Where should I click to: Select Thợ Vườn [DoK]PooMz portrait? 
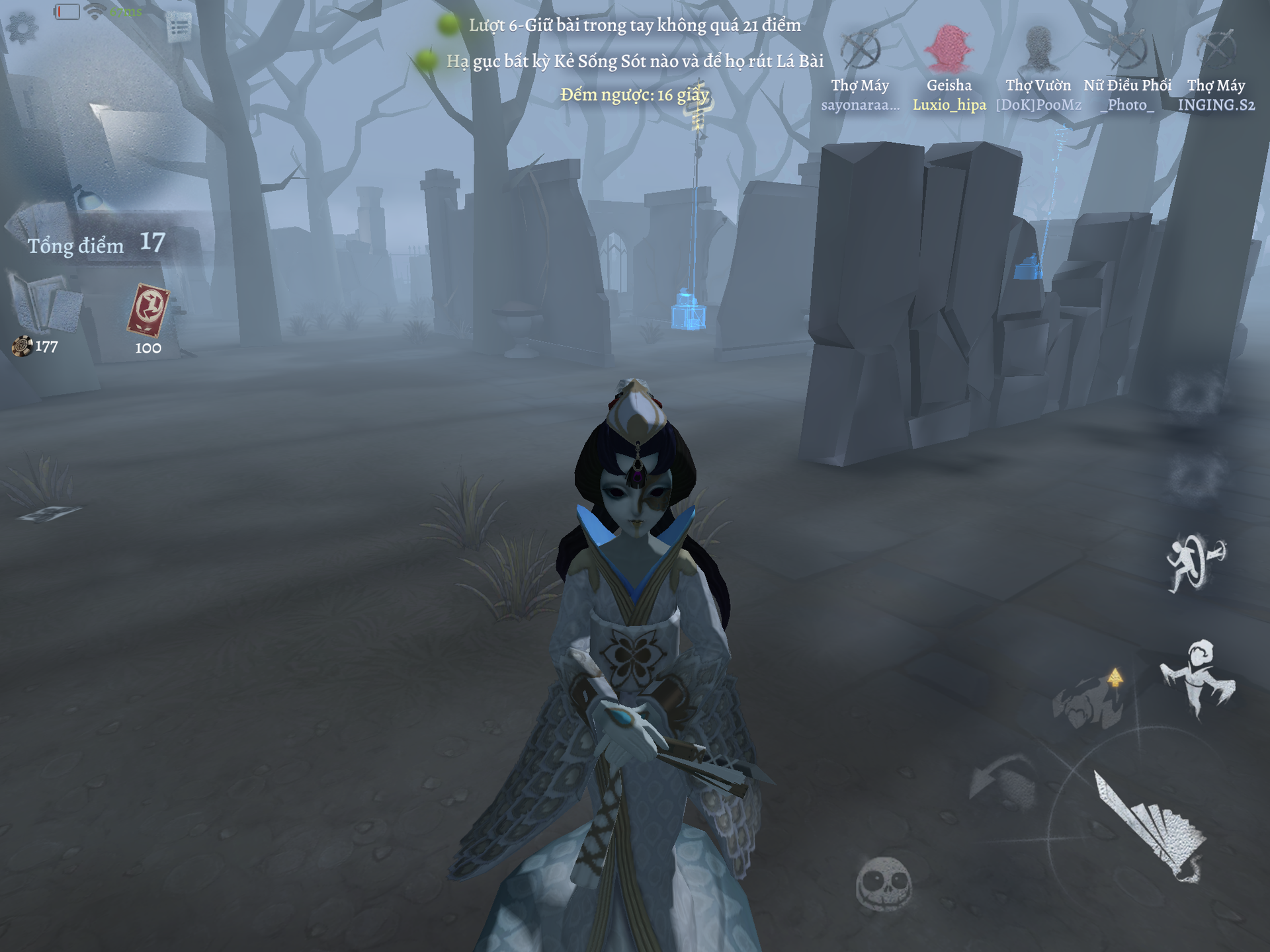tap(1038, 49)
